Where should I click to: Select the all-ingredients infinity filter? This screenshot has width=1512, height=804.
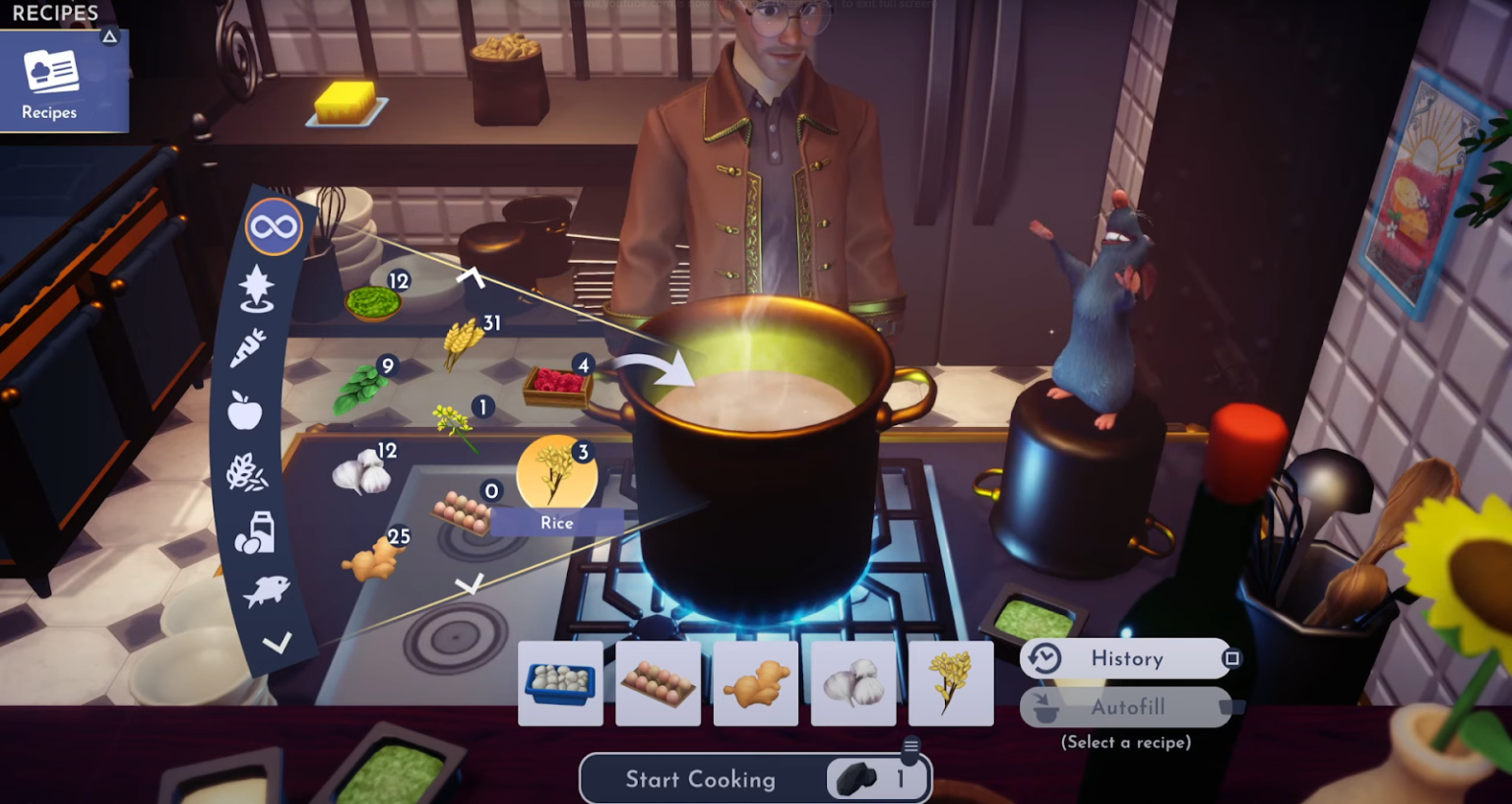pos(274,227)
